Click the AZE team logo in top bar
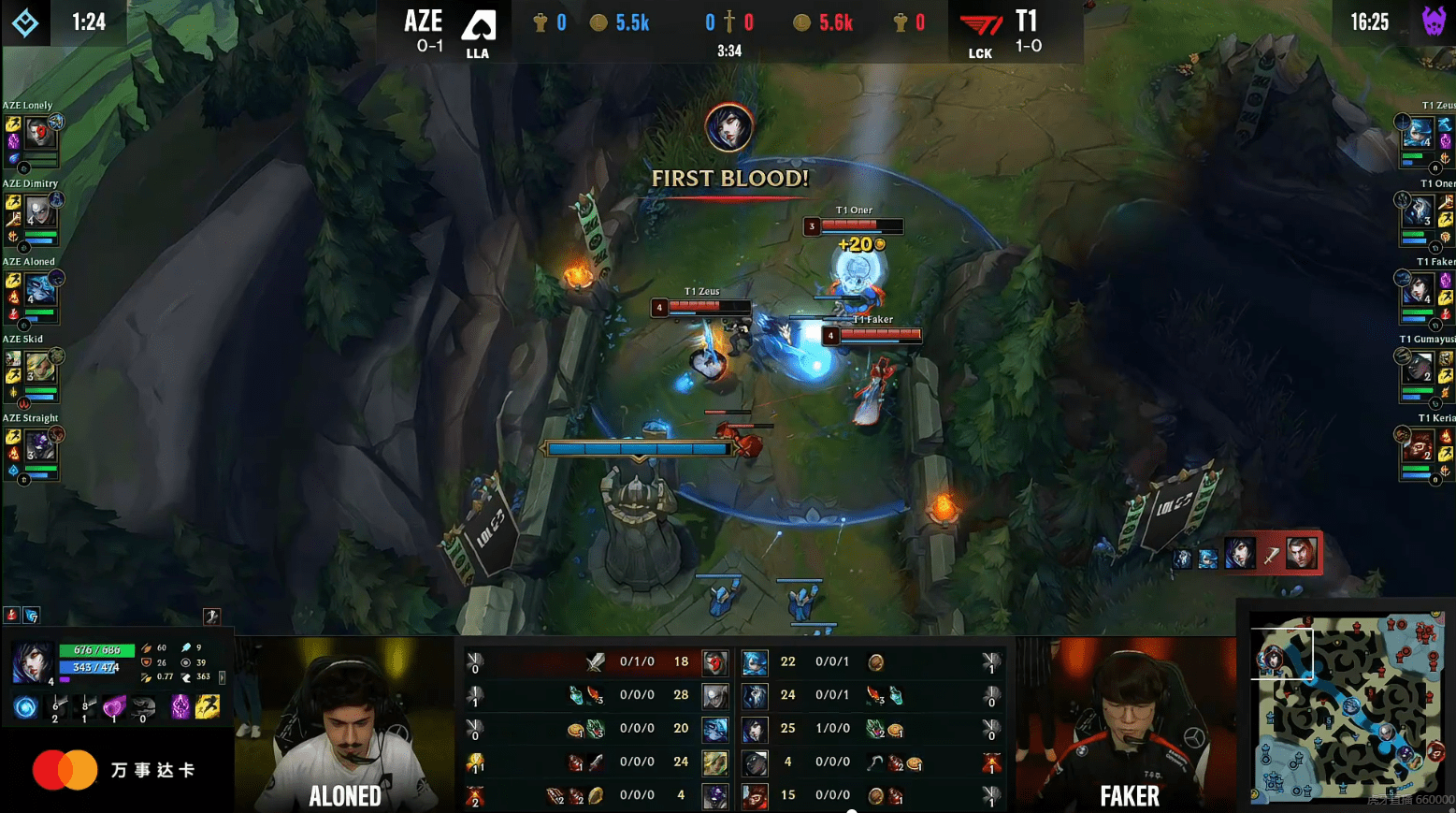Screen dimensions: 1456x813 pyautogui.click(x=478, y=26)
